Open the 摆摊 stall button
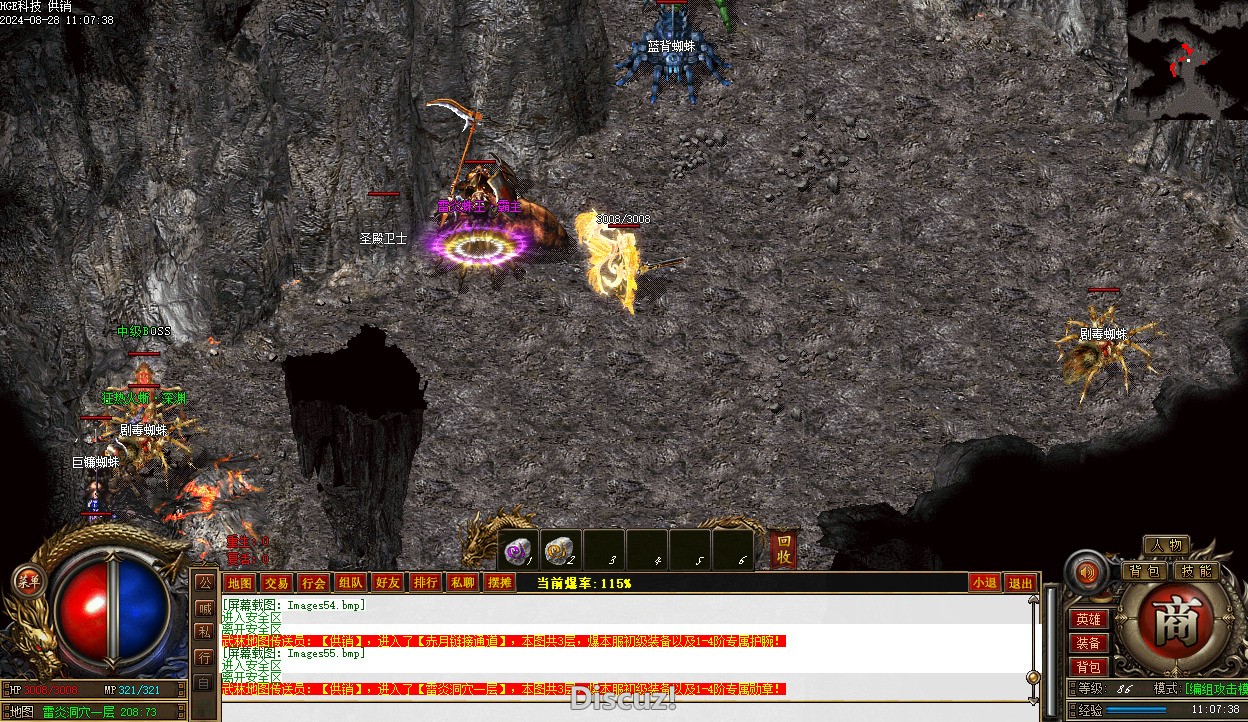 tap(499, 583)
